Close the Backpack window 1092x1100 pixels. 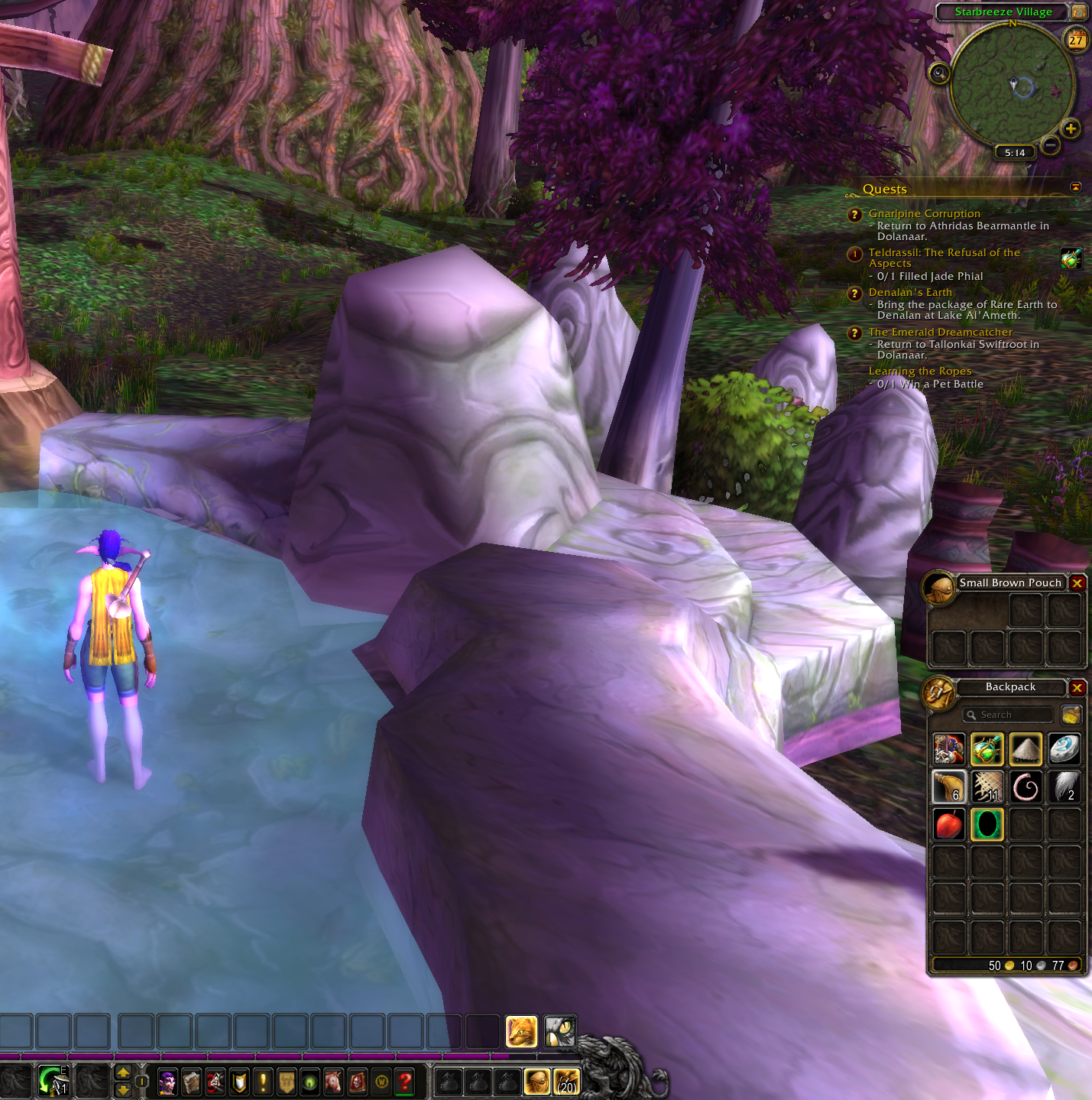(1077, 687)
